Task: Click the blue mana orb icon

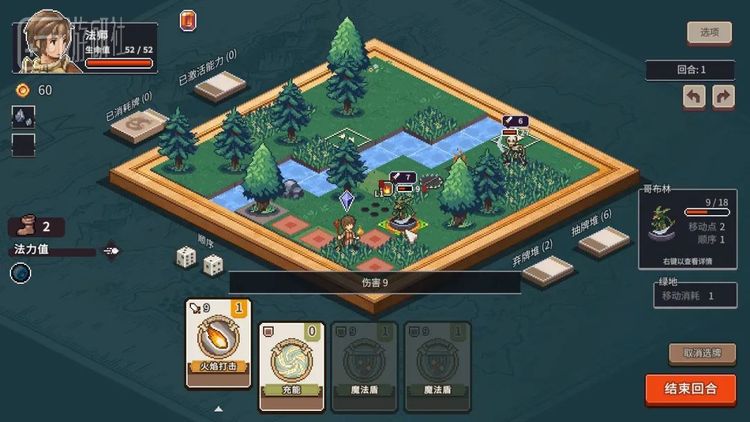Action: [x=21, y=273]
